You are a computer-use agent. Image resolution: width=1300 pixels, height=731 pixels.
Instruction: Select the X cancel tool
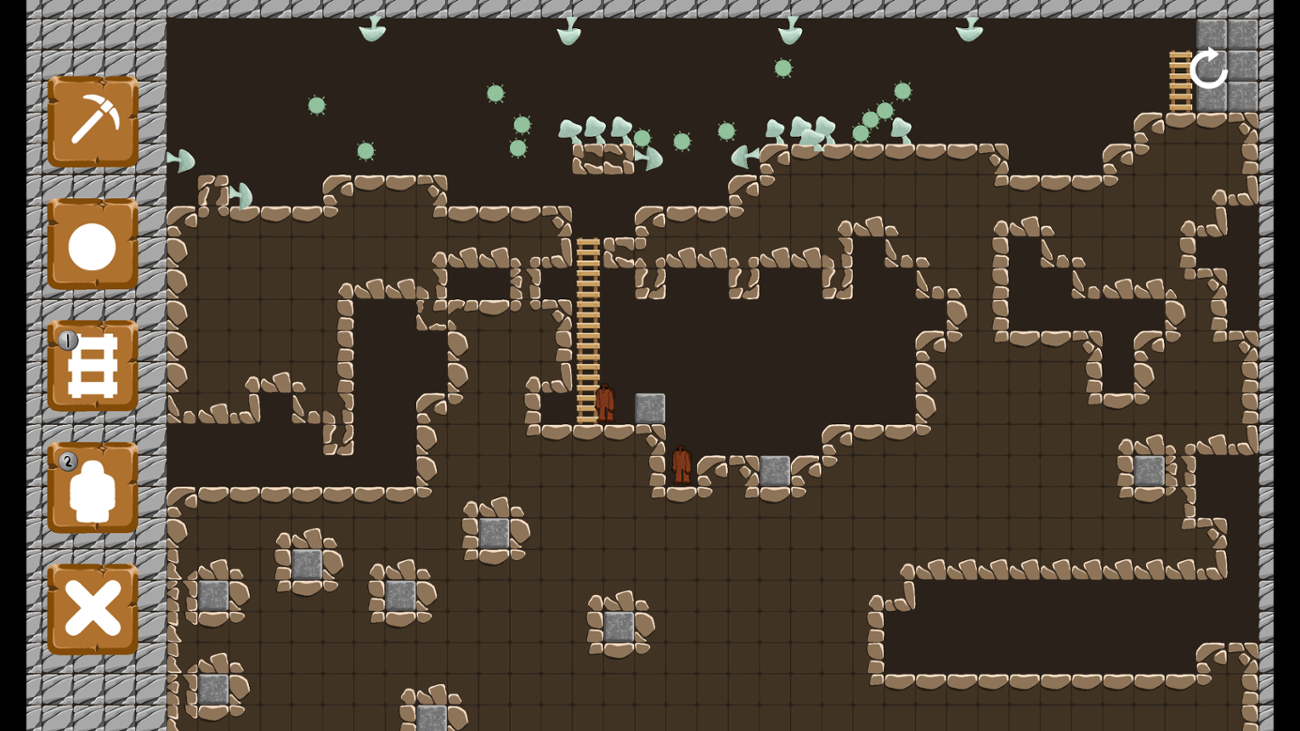[x=92, y=605]
